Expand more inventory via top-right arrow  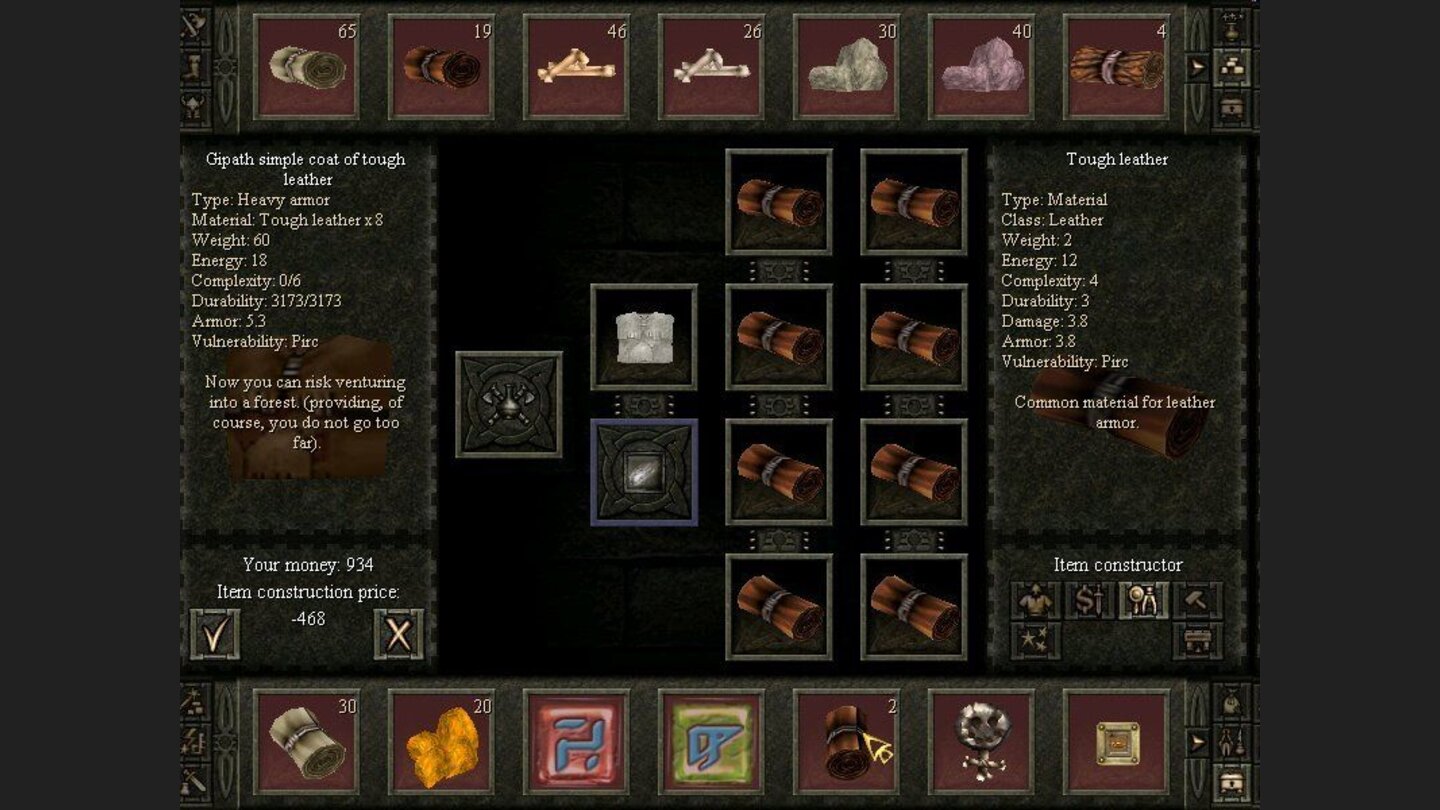click(x=1197, y=64)
